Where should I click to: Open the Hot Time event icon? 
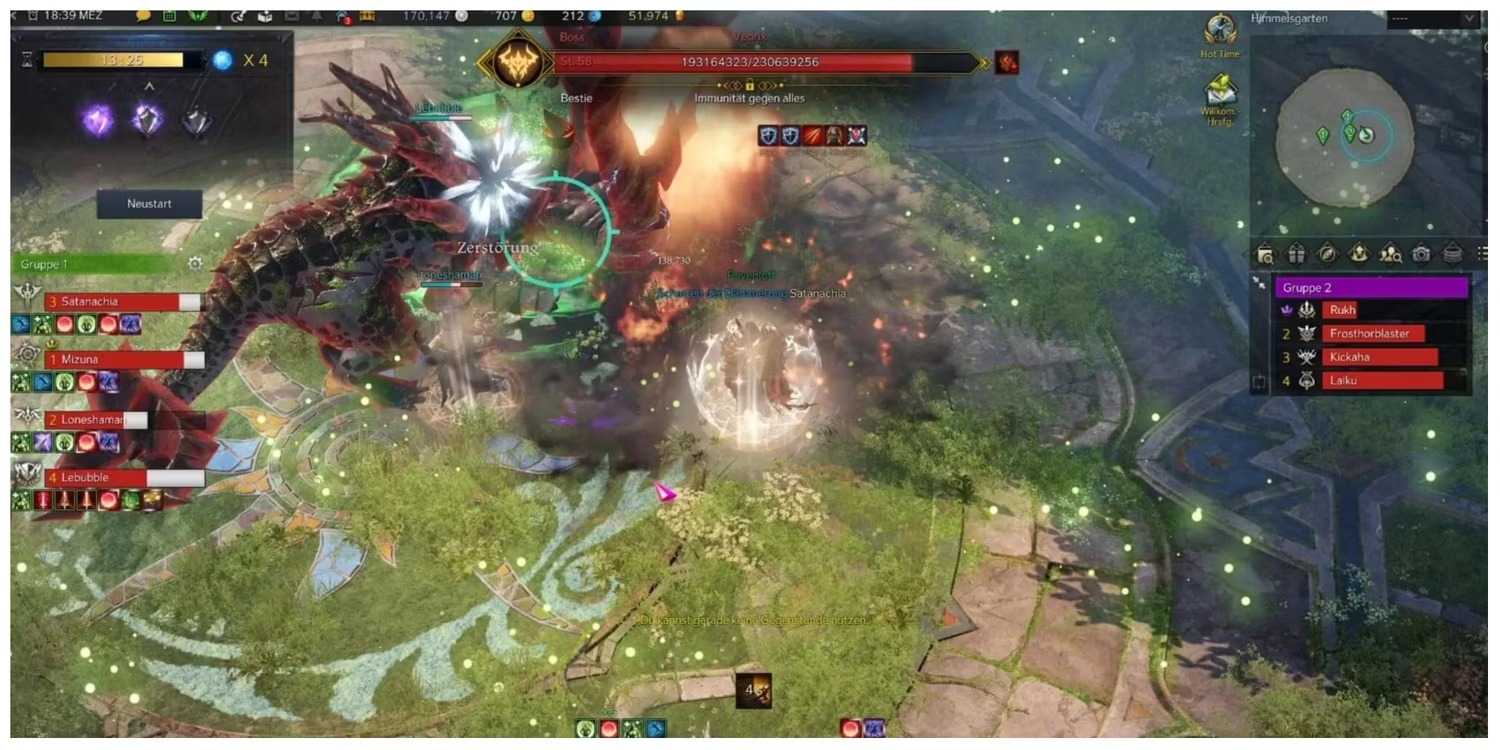1220,30
